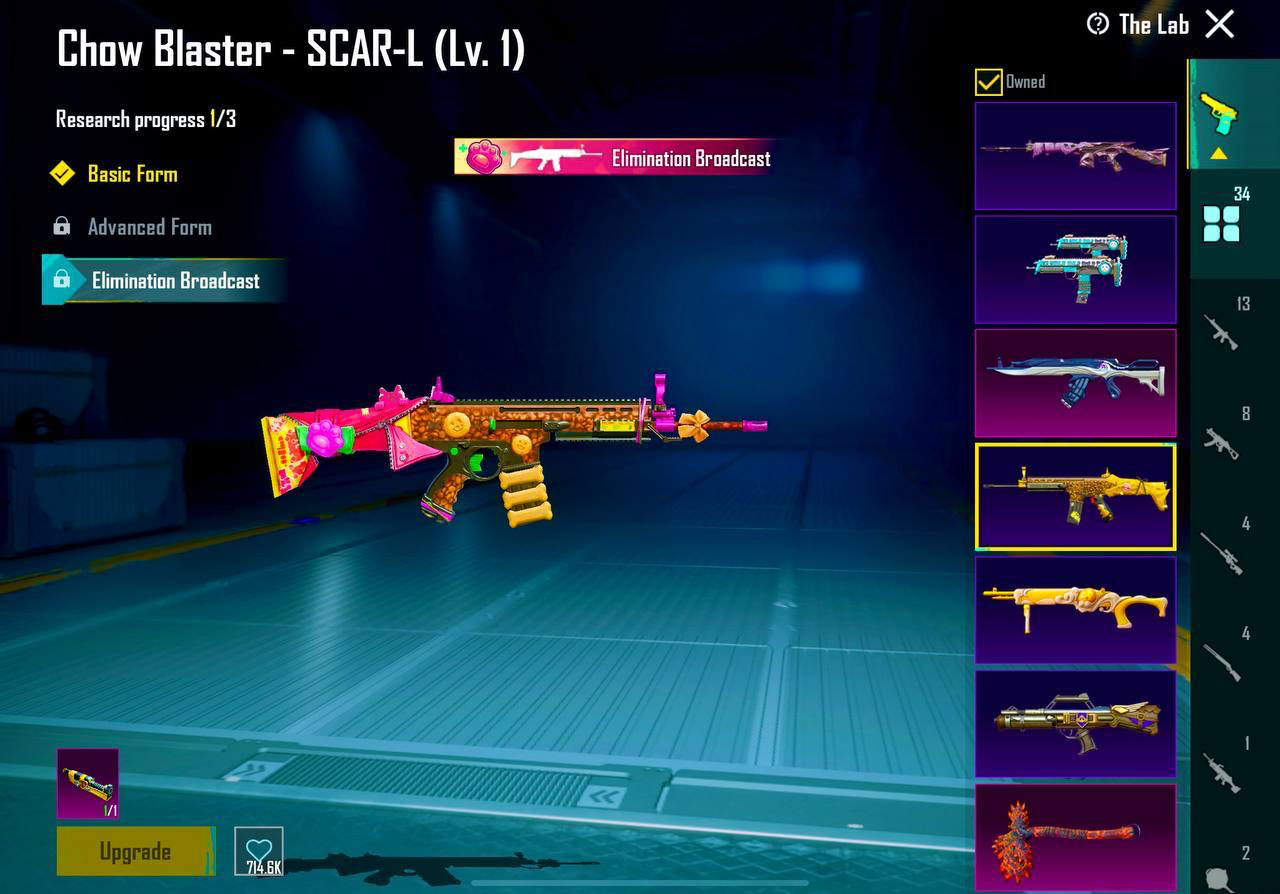This screenshot has height=894, width=1280.
Task: Open the all-weapons category with 34 items
Action: tap(1222, 220)
